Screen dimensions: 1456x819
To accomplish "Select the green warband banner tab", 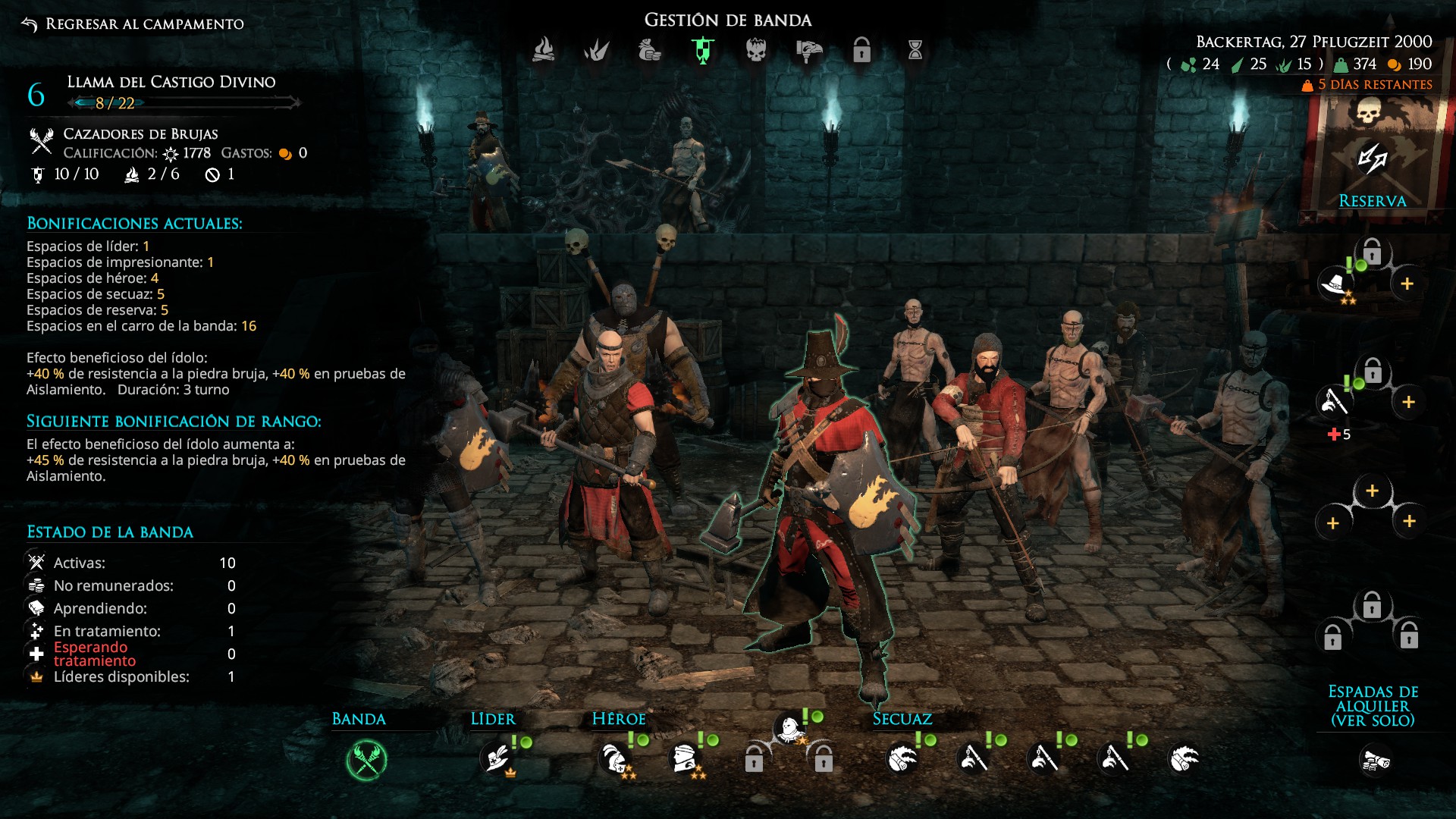I will [703, 50].
